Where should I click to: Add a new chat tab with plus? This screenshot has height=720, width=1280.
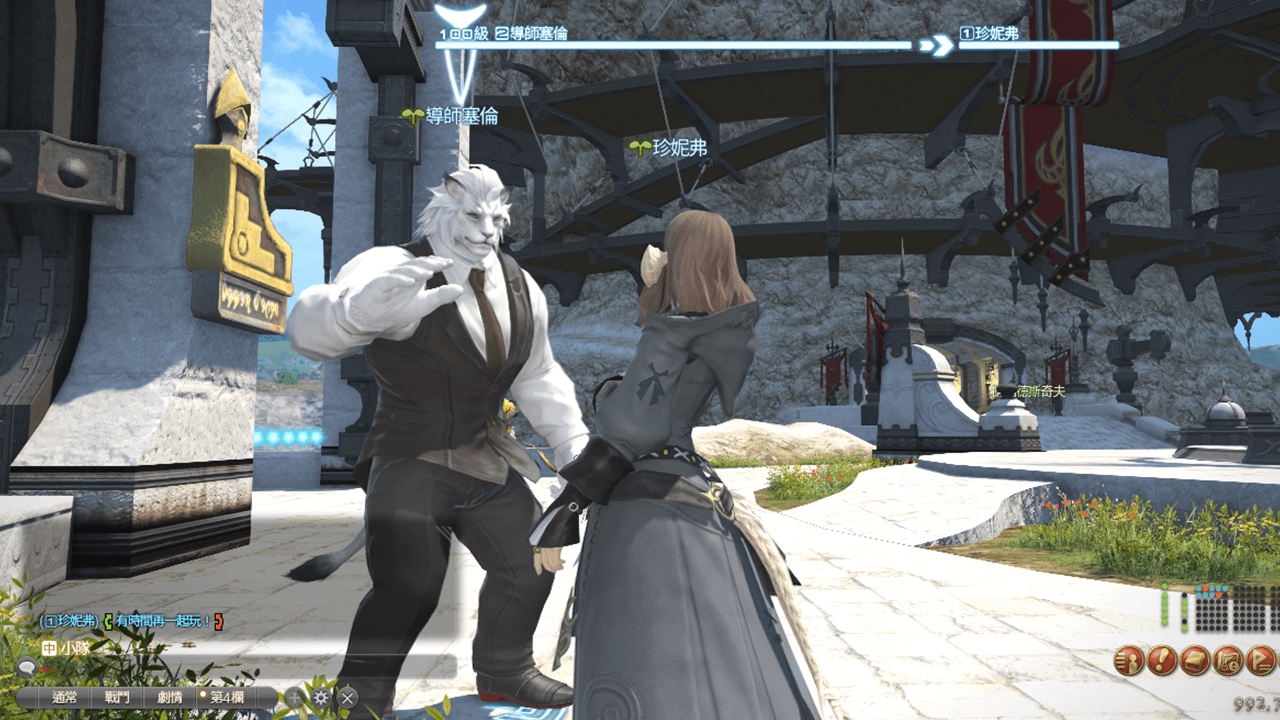click(x=295, y=698)
